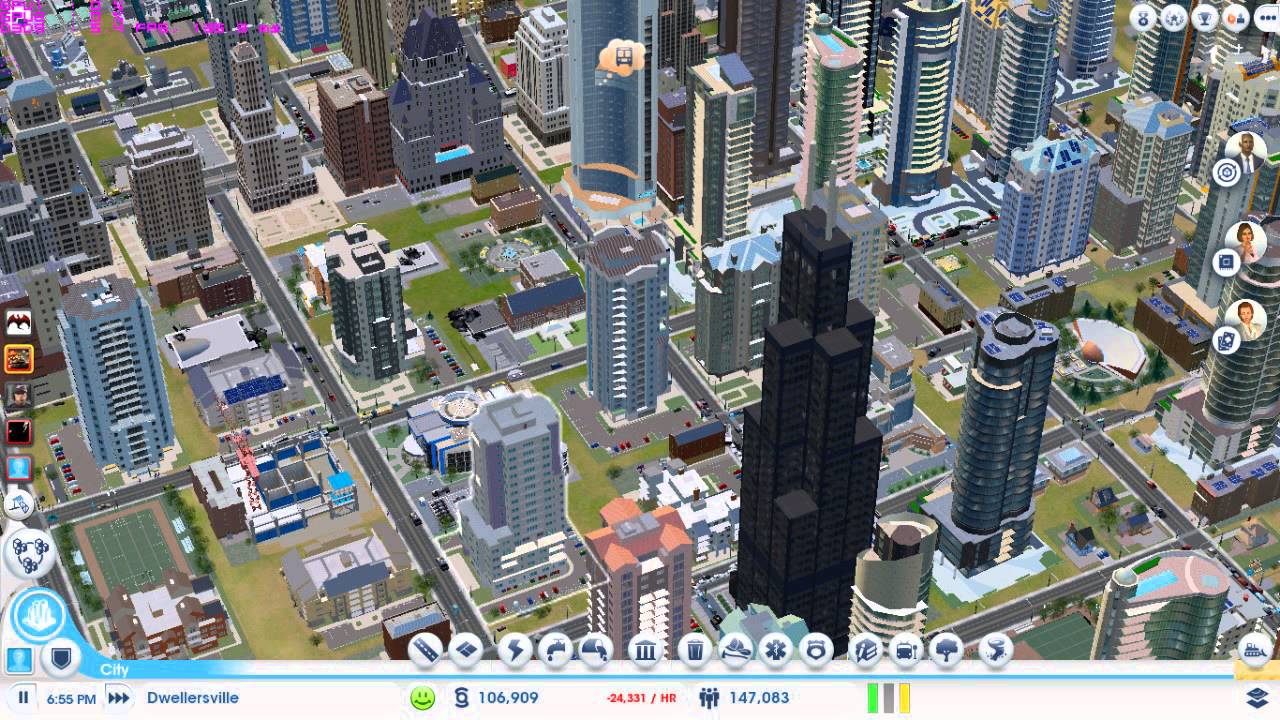Open the Power utilities menu
The image size is (1280, 720).
pyautogui.click(x=515, y=650)
